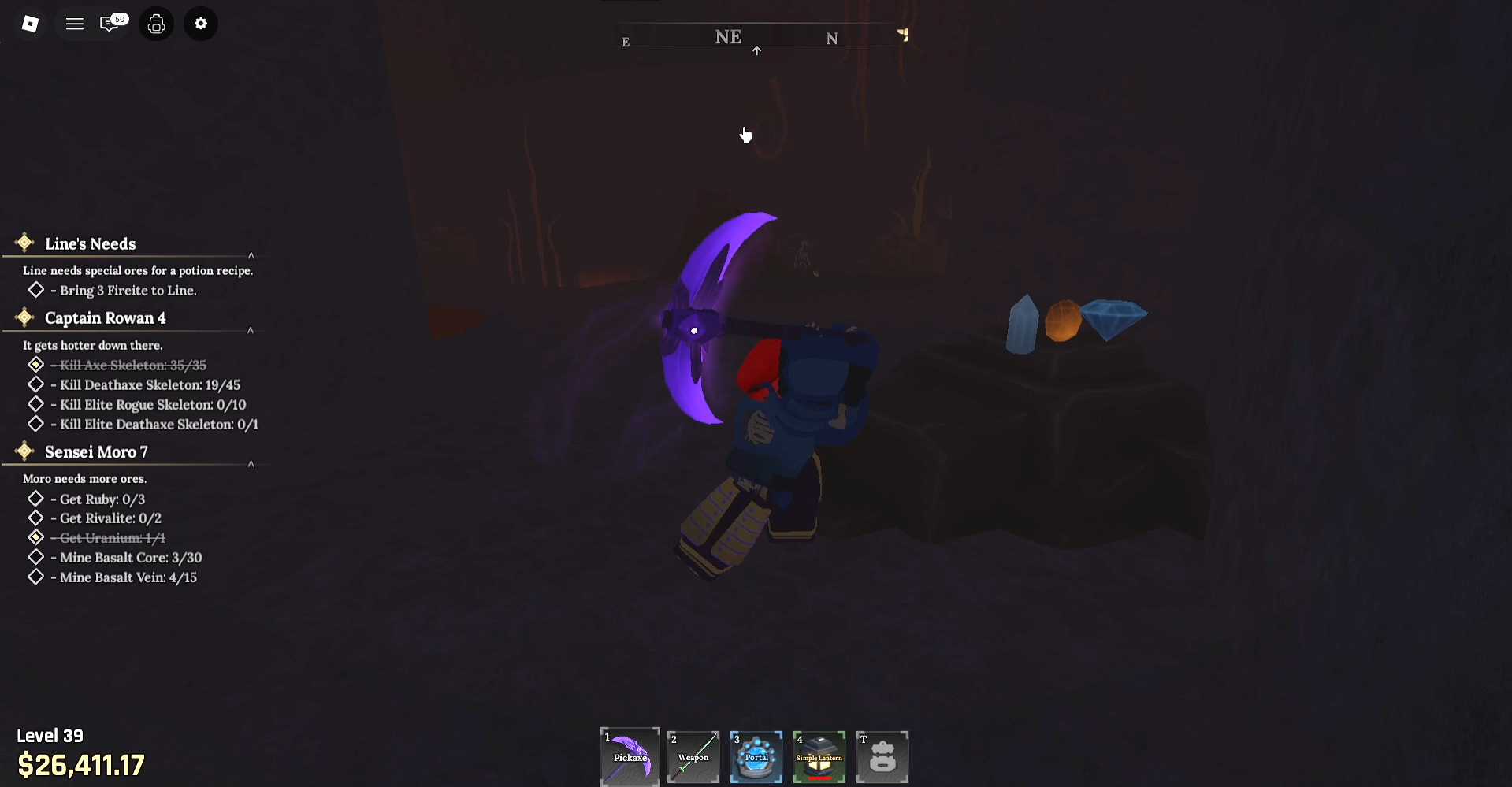1512x787 pixels.
Task: Select the Pickaxe in hotbar slot 1
Action: pos(630,756)
